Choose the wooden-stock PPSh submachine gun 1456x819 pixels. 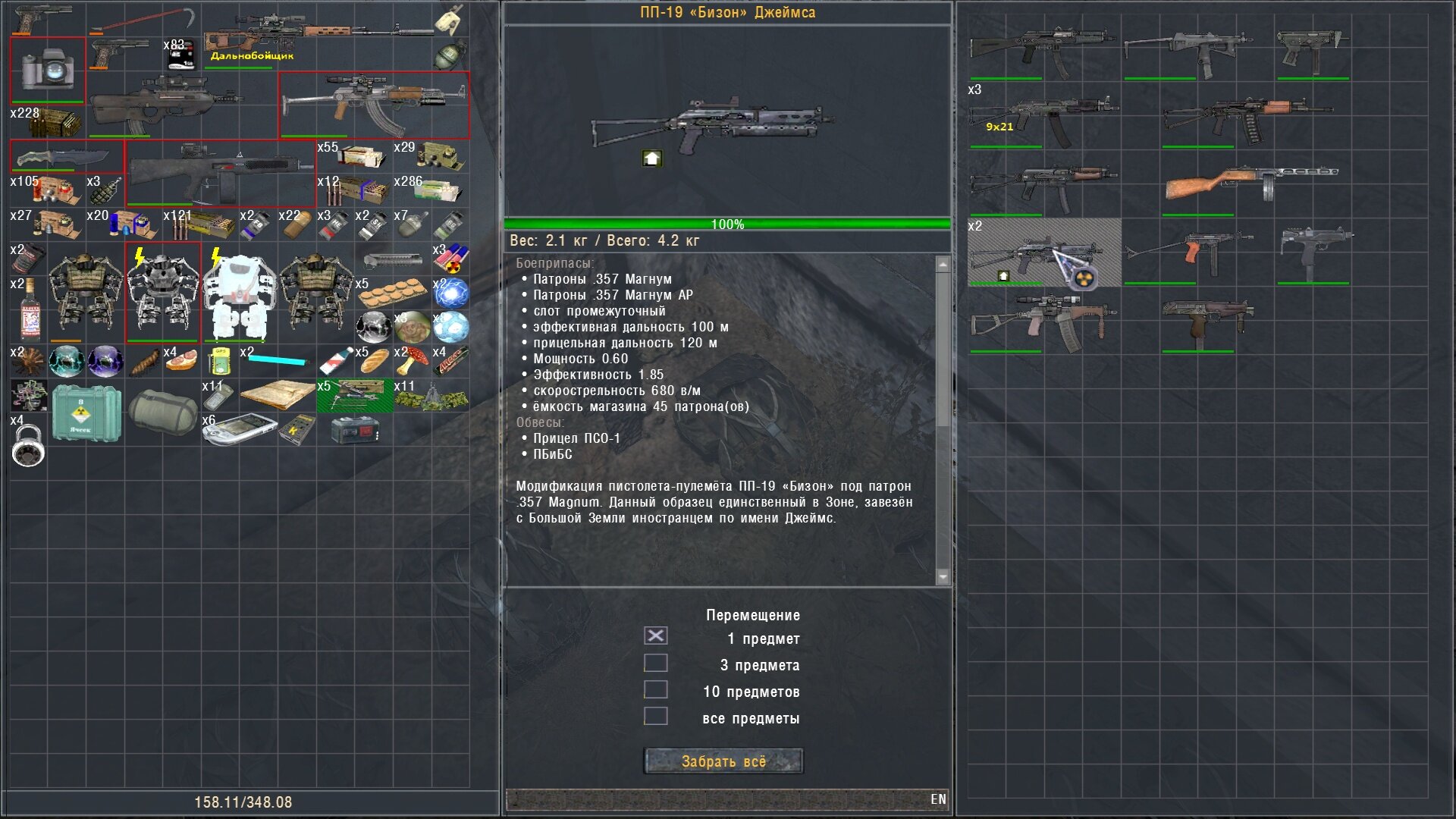1251,184
